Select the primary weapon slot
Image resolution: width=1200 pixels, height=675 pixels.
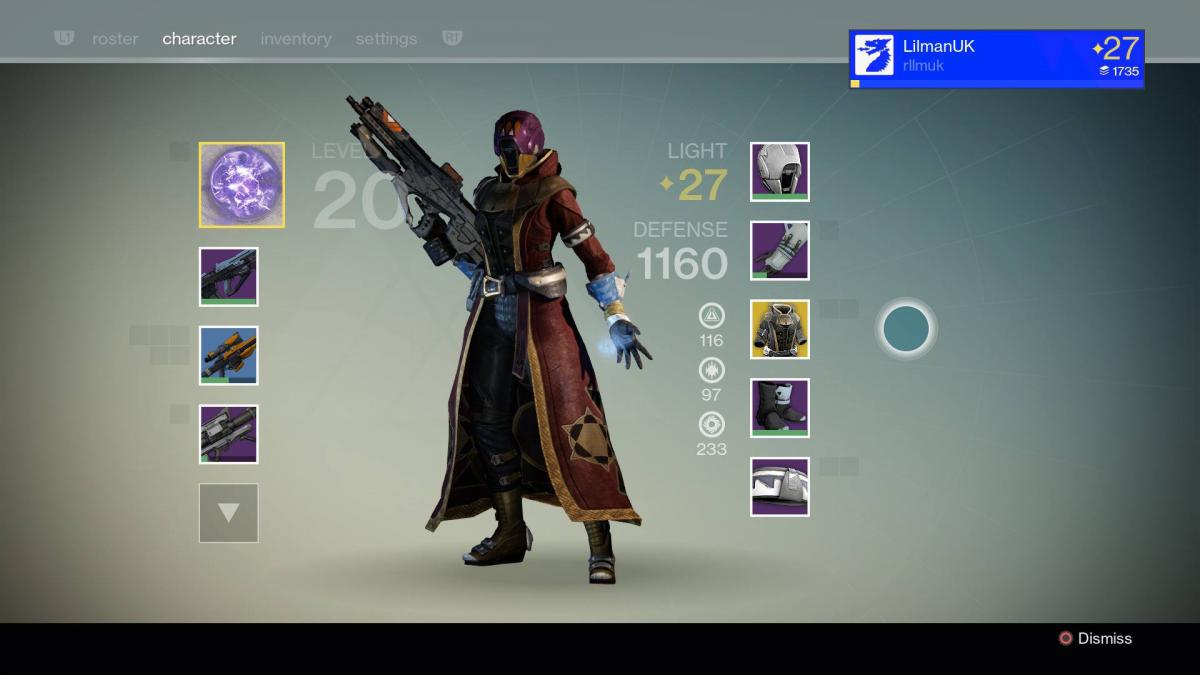click(x=229, y=276)
